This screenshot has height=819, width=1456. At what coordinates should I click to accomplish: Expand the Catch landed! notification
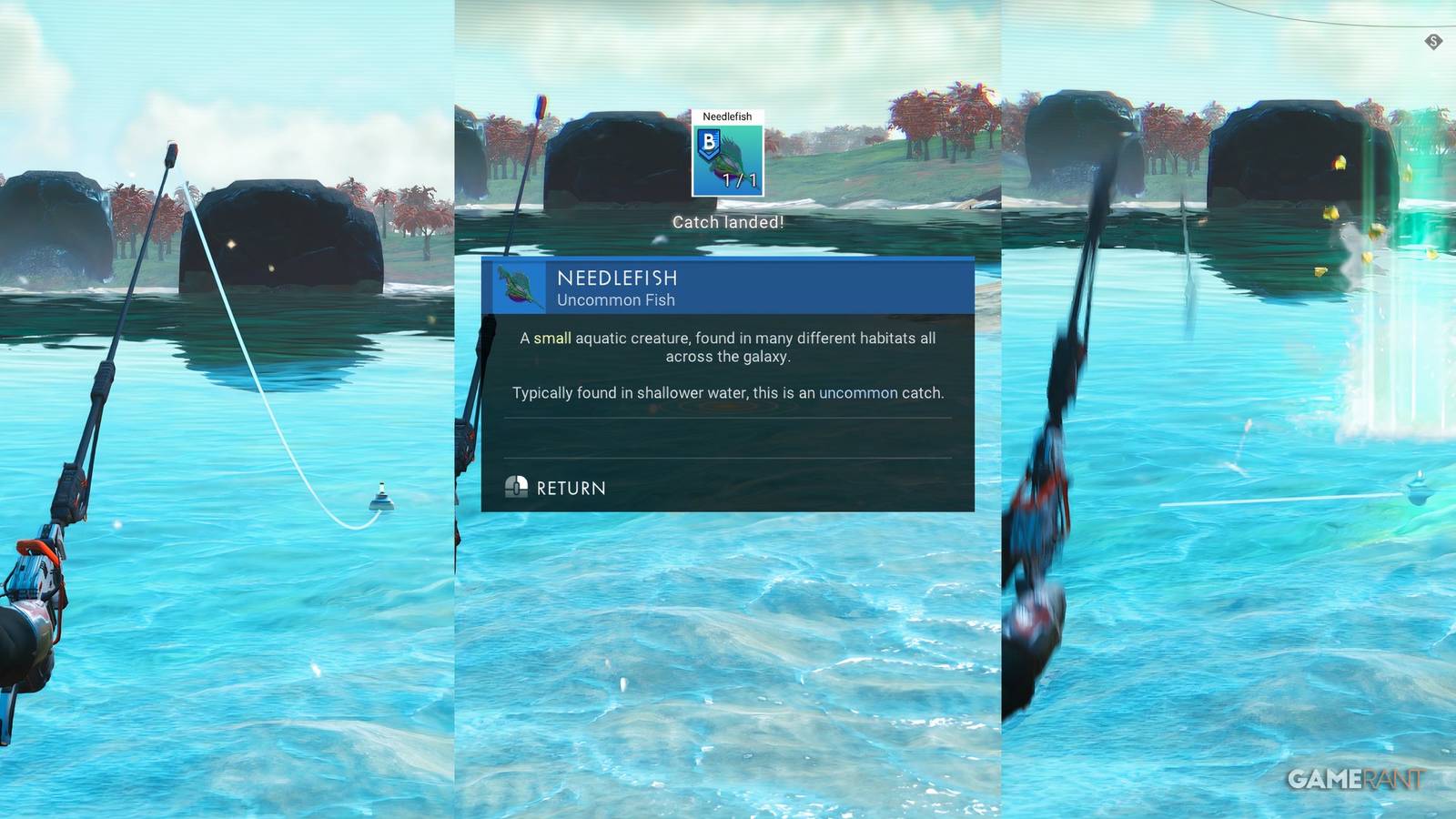(728, 221)
